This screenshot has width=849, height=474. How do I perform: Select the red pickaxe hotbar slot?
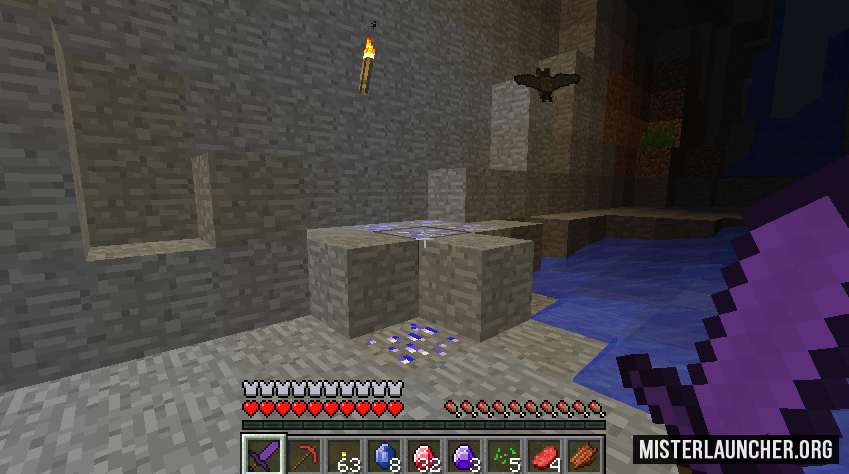304,455
